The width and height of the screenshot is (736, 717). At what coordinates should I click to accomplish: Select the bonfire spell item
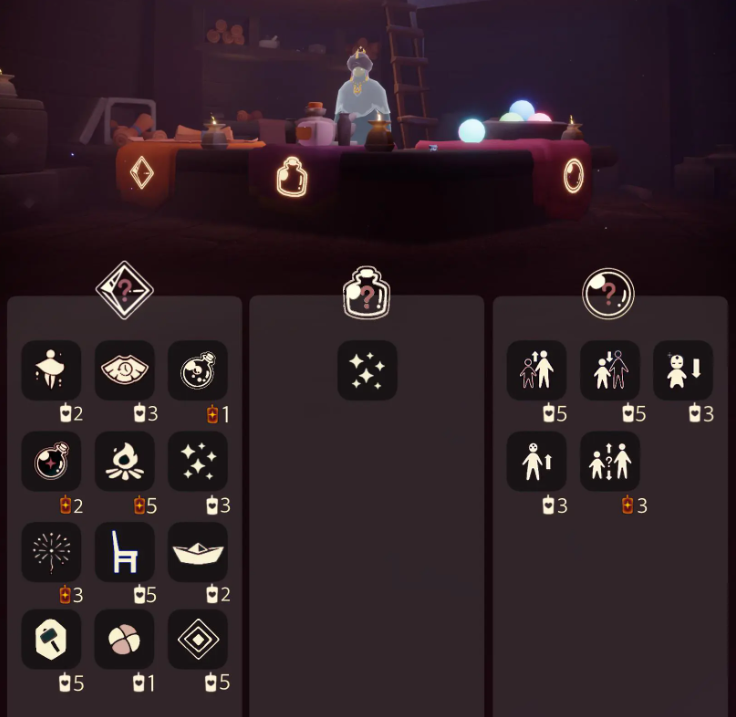[125, 461]
